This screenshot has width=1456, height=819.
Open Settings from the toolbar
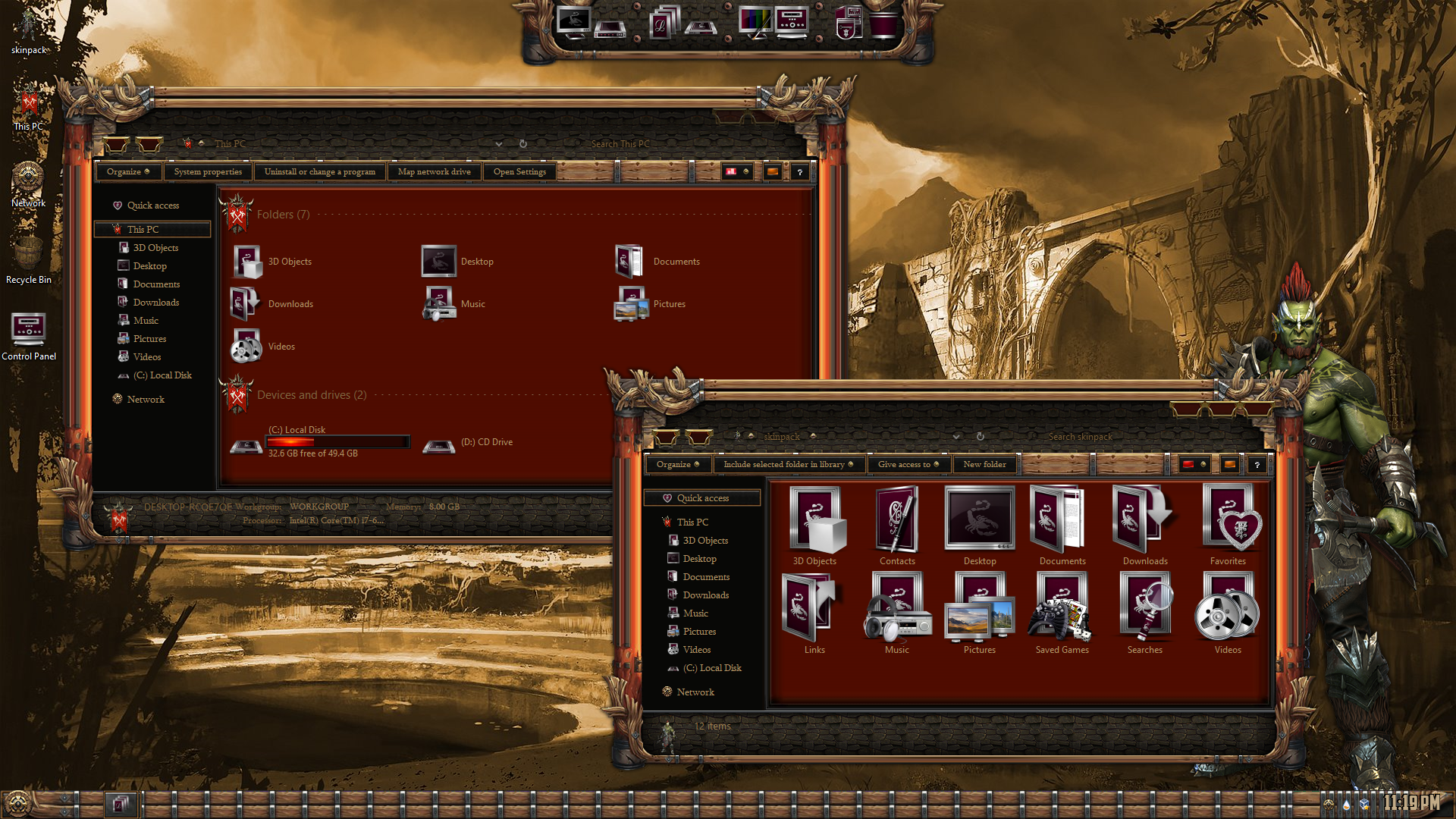pyautogui.click(x=519, y=171)
